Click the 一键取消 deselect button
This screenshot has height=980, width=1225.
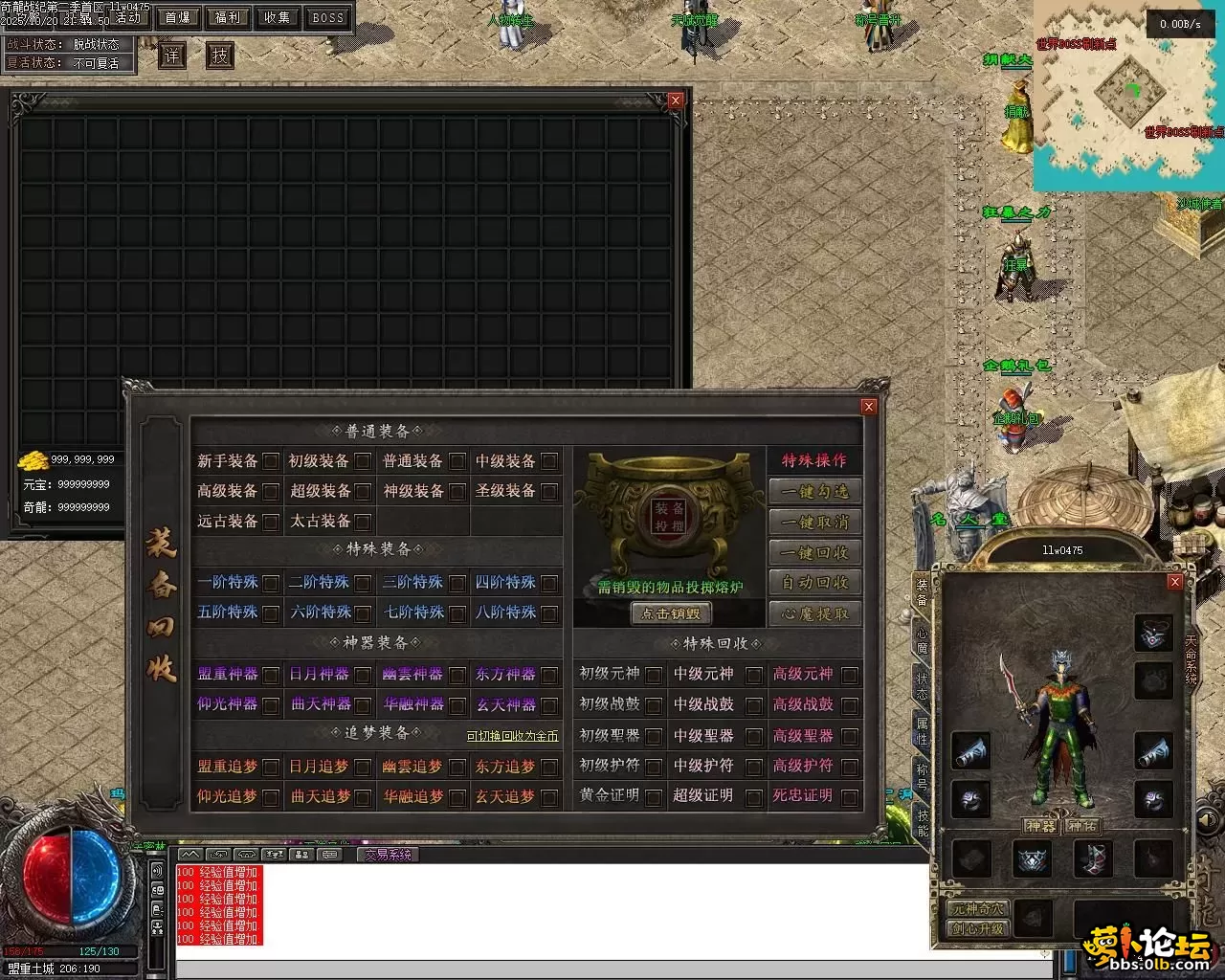click(814, 522)
